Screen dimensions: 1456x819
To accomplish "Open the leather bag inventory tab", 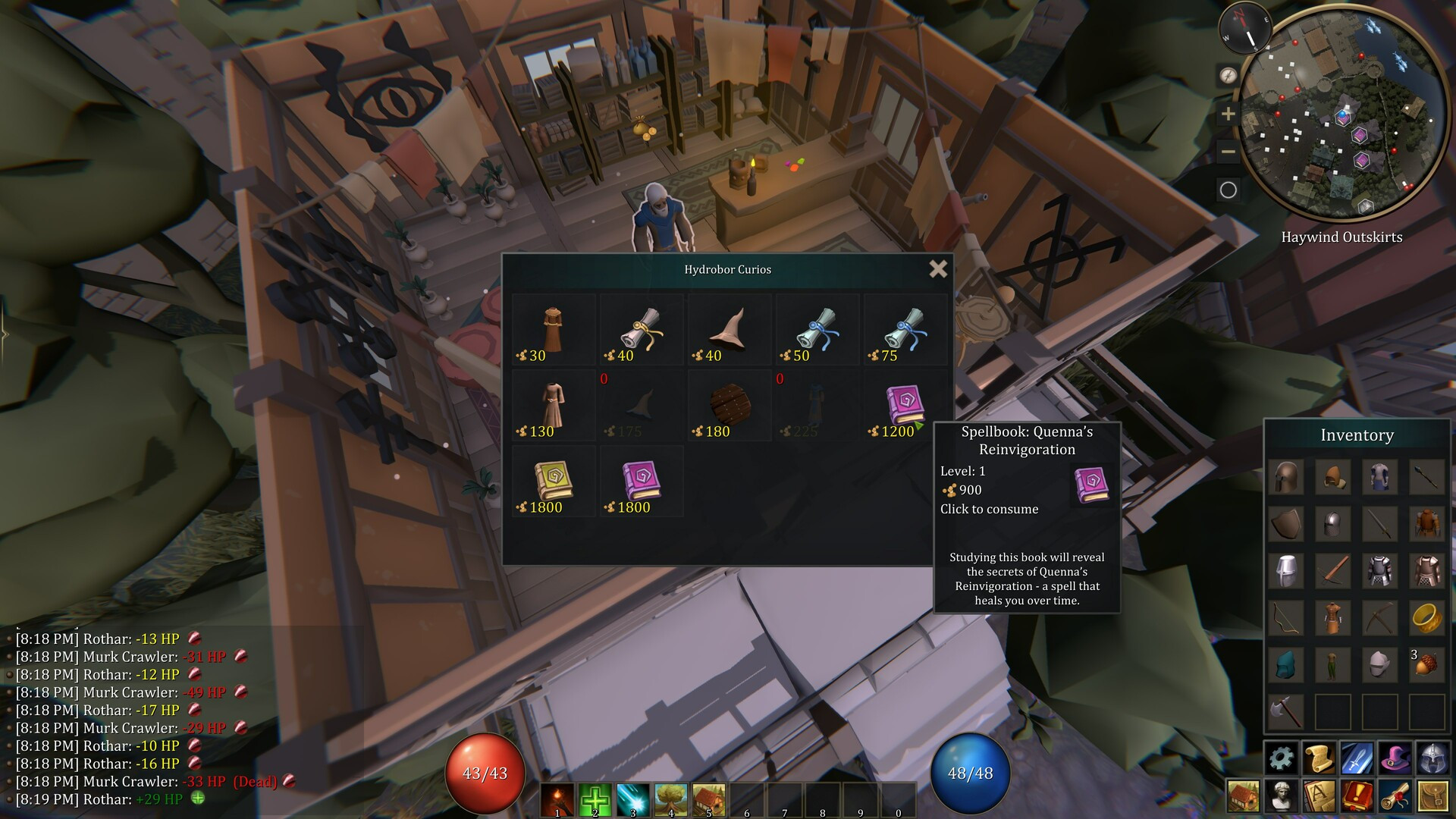I will tap(1432, 795).
